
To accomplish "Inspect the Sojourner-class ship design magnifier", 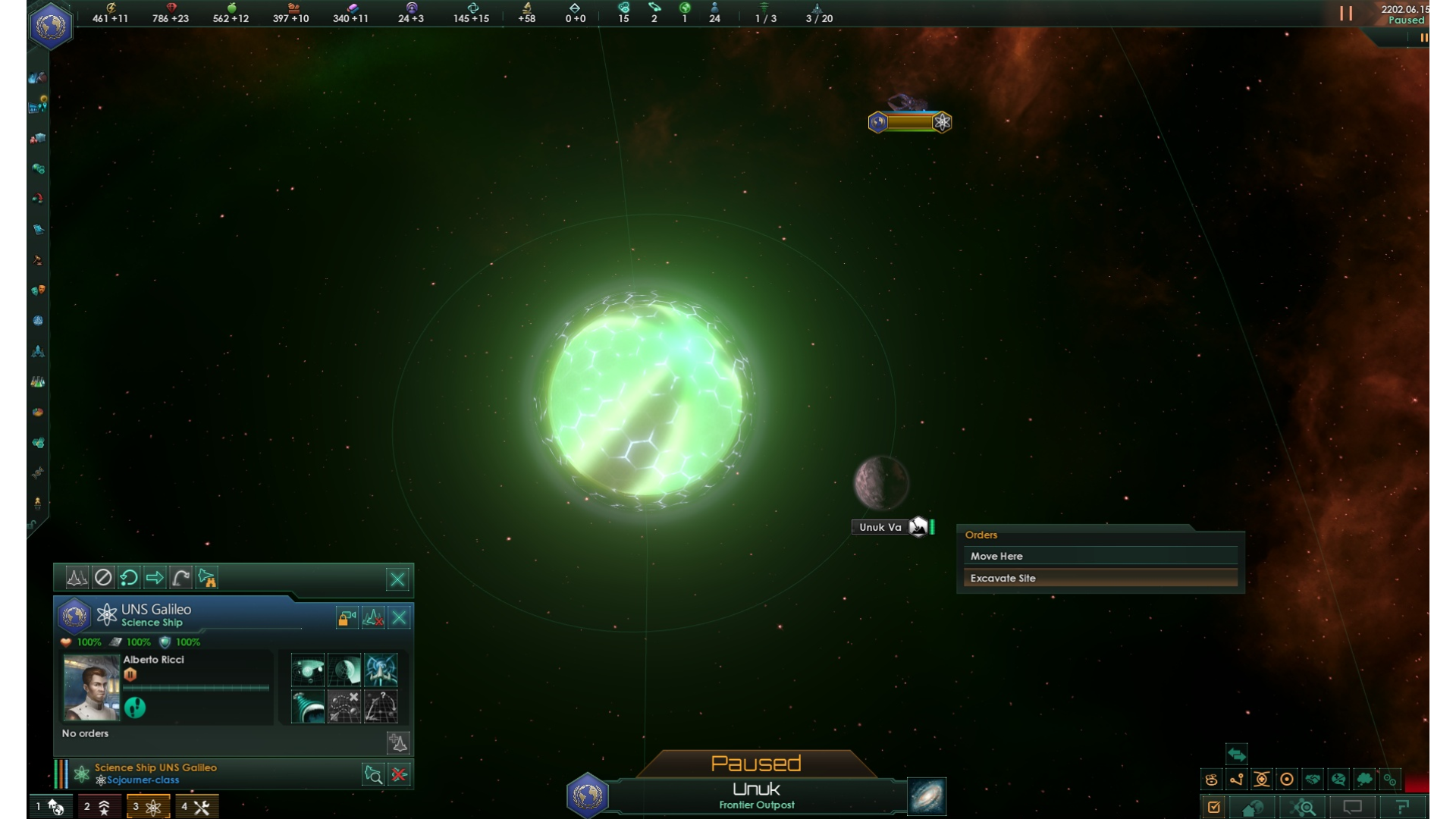I will pyautogui.click(x=373, y=774).
